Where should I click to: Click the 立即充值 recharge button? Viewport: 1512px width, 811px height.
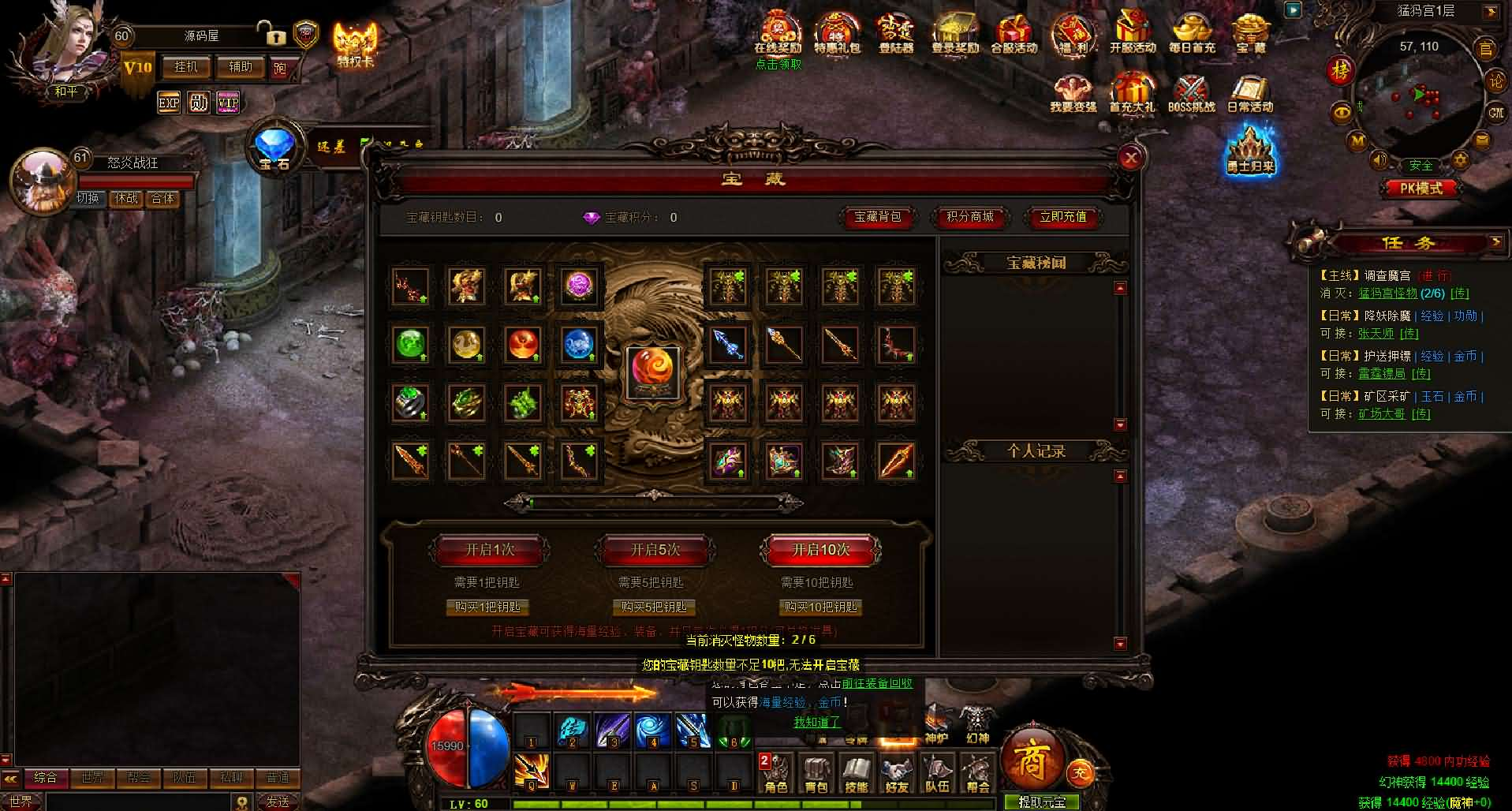point(1062,217)
